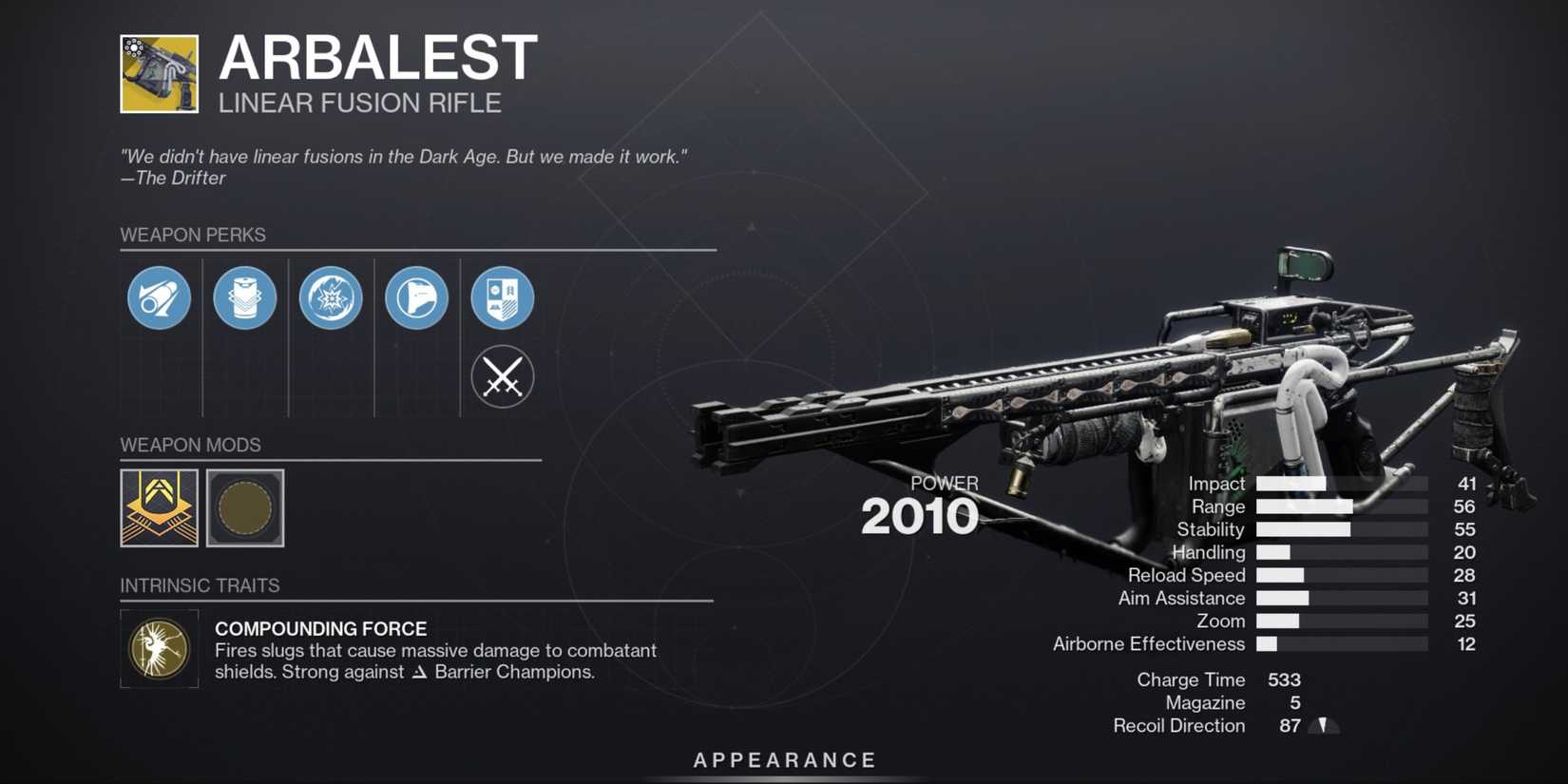Enable the empty circular shader slot
Screen dimensions: 1568x784
[x=244, y=509]
